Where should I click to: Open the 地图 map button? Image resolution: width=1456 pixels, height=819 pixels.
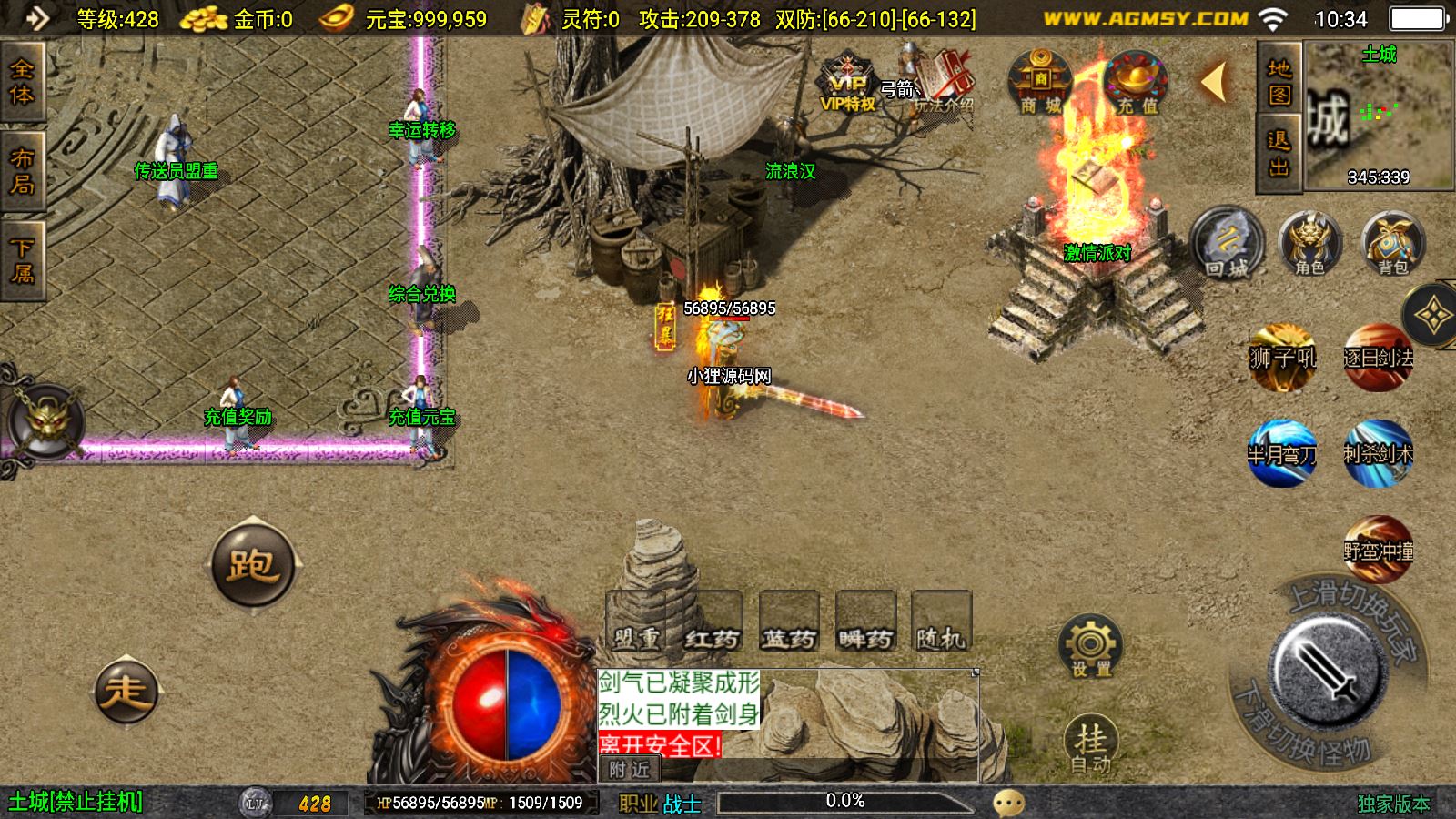tap(1279, 80)
